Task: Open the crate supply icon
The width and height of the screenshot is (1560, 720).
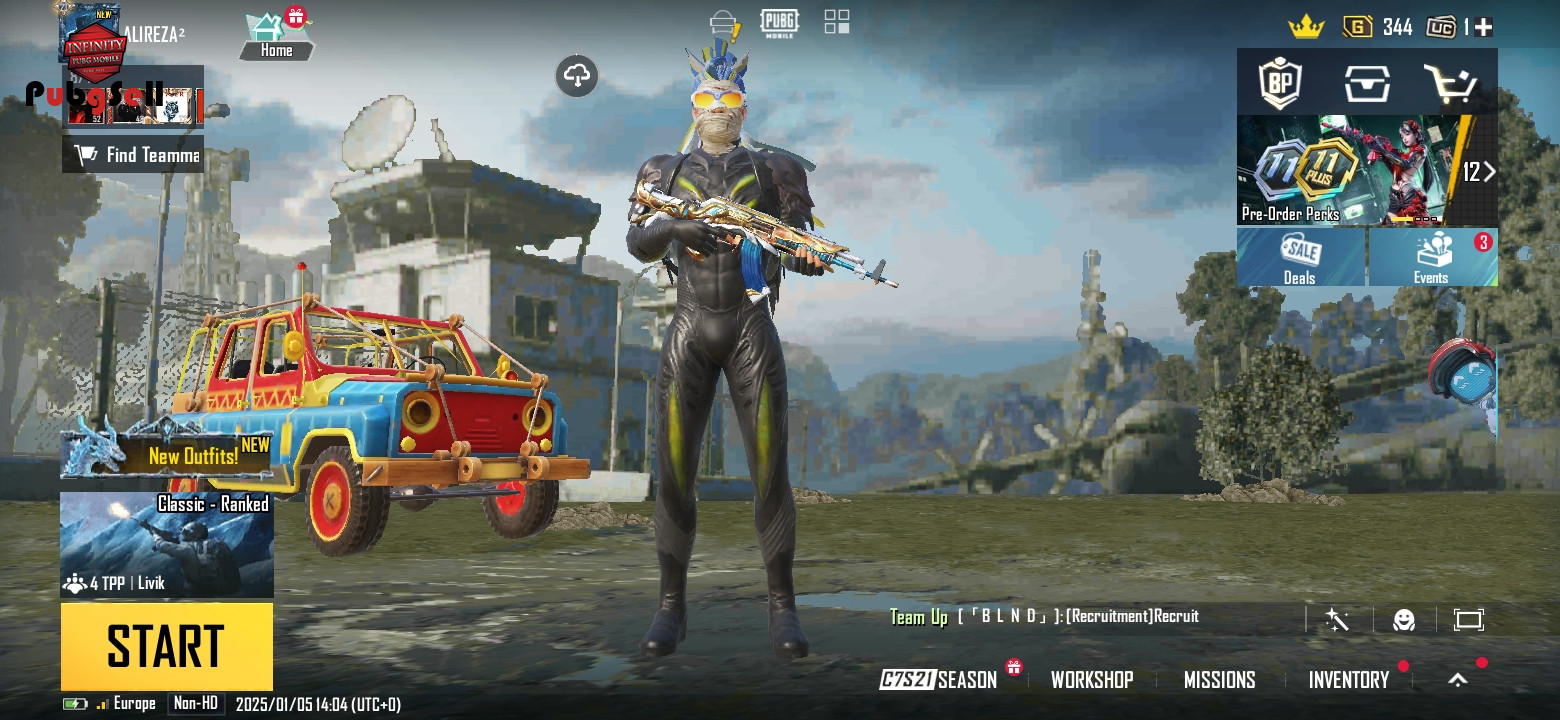Action: [x=1367, y=83]
